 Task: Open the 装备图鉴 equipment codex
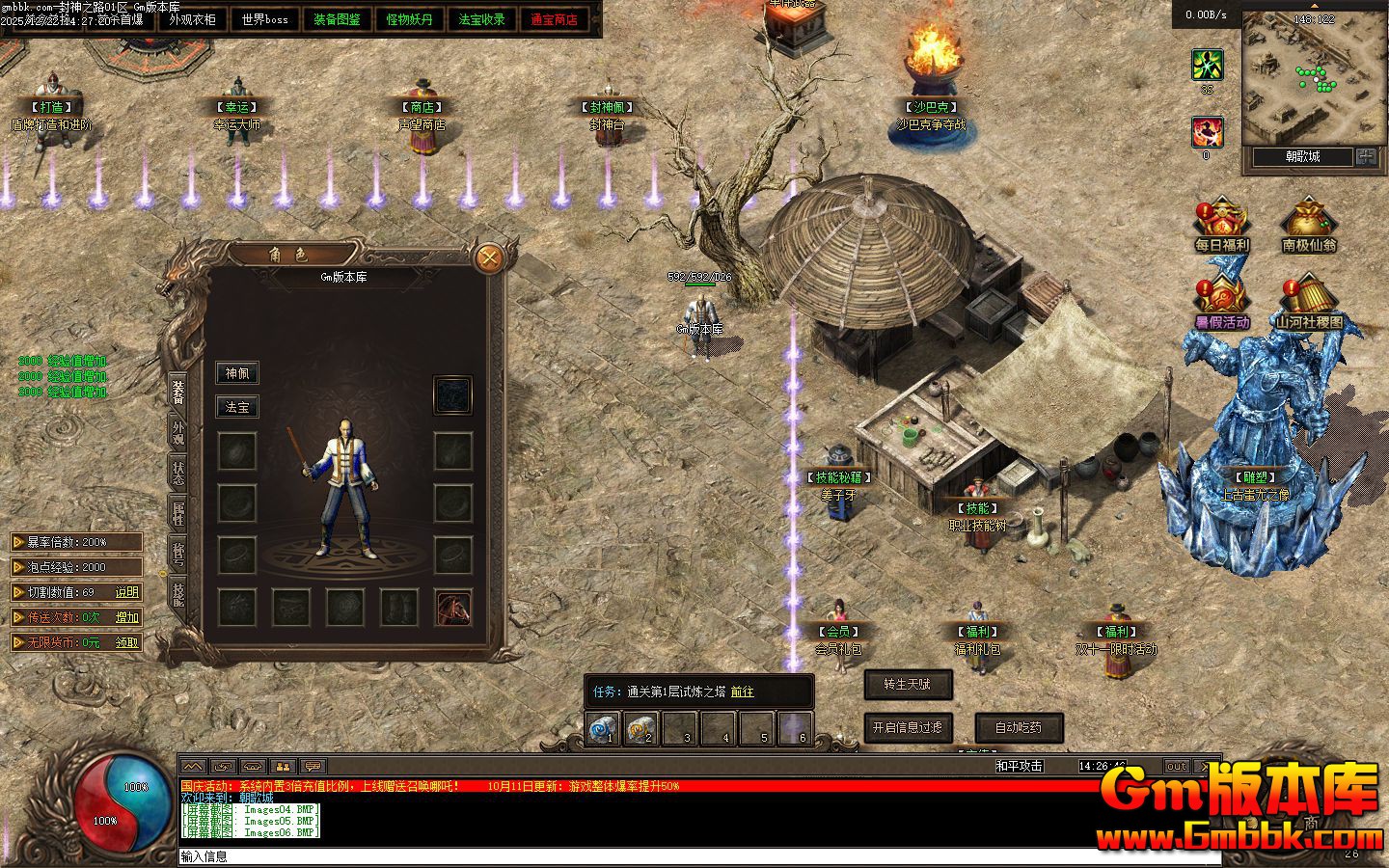click(x=337, y=19)
